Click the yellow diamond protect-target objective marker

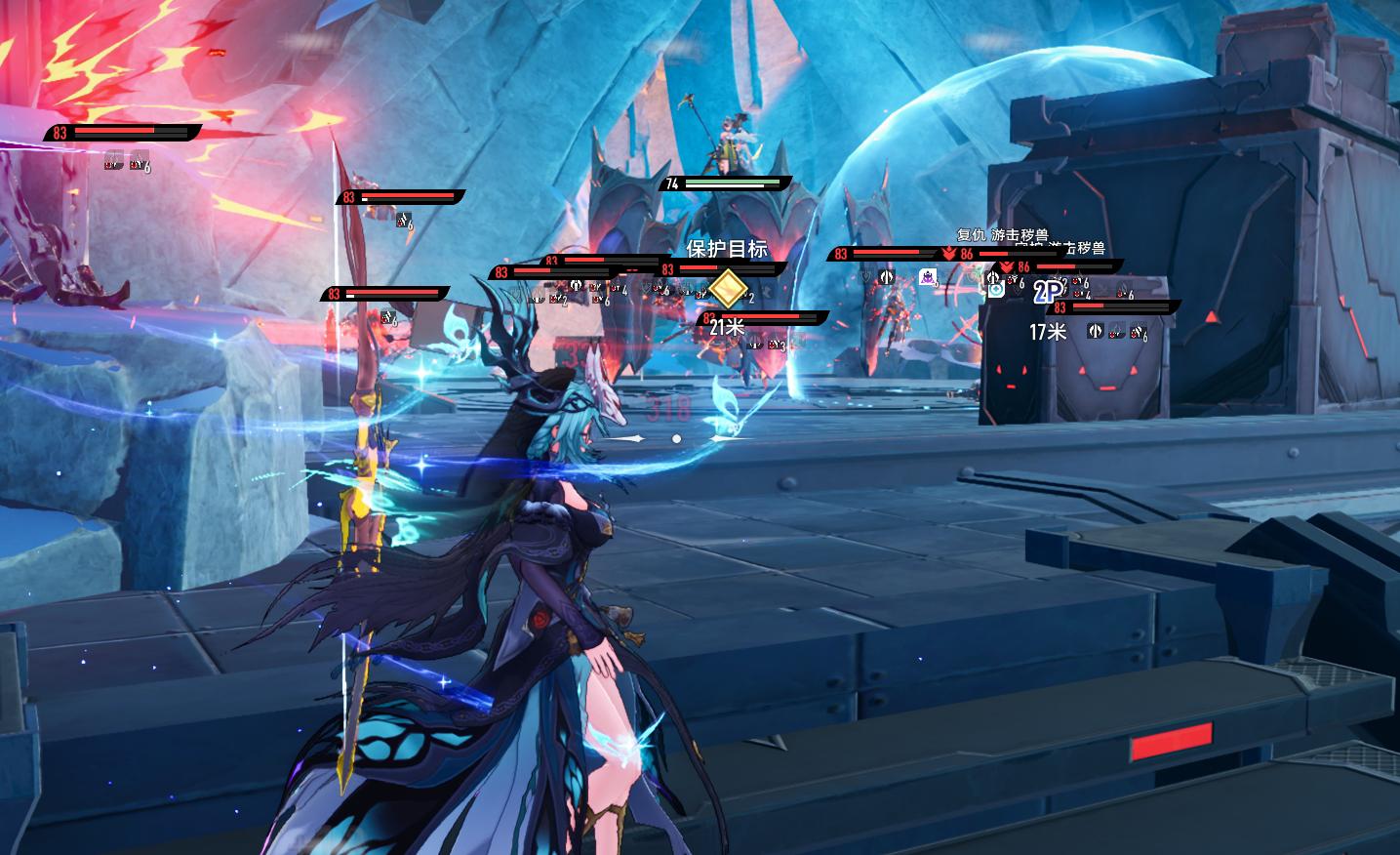click(727, 290)
